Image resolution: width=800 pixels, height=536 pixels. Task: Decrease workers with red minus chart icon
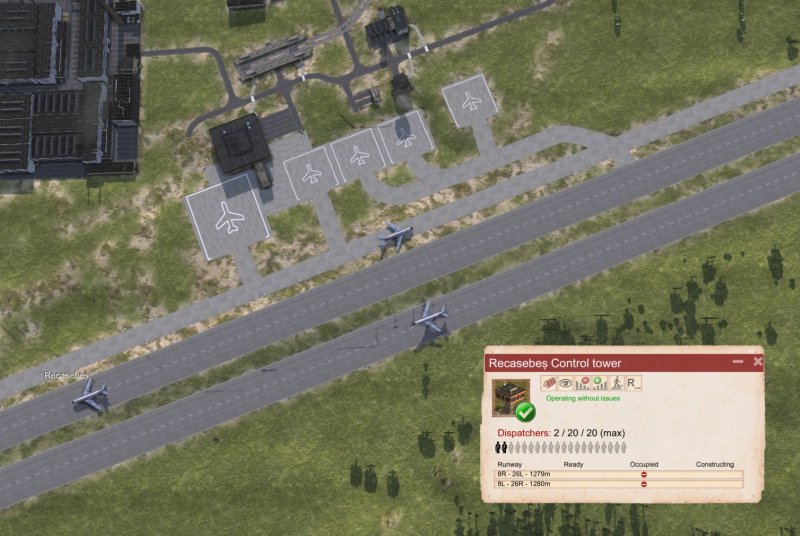click(x=582, y=383)
